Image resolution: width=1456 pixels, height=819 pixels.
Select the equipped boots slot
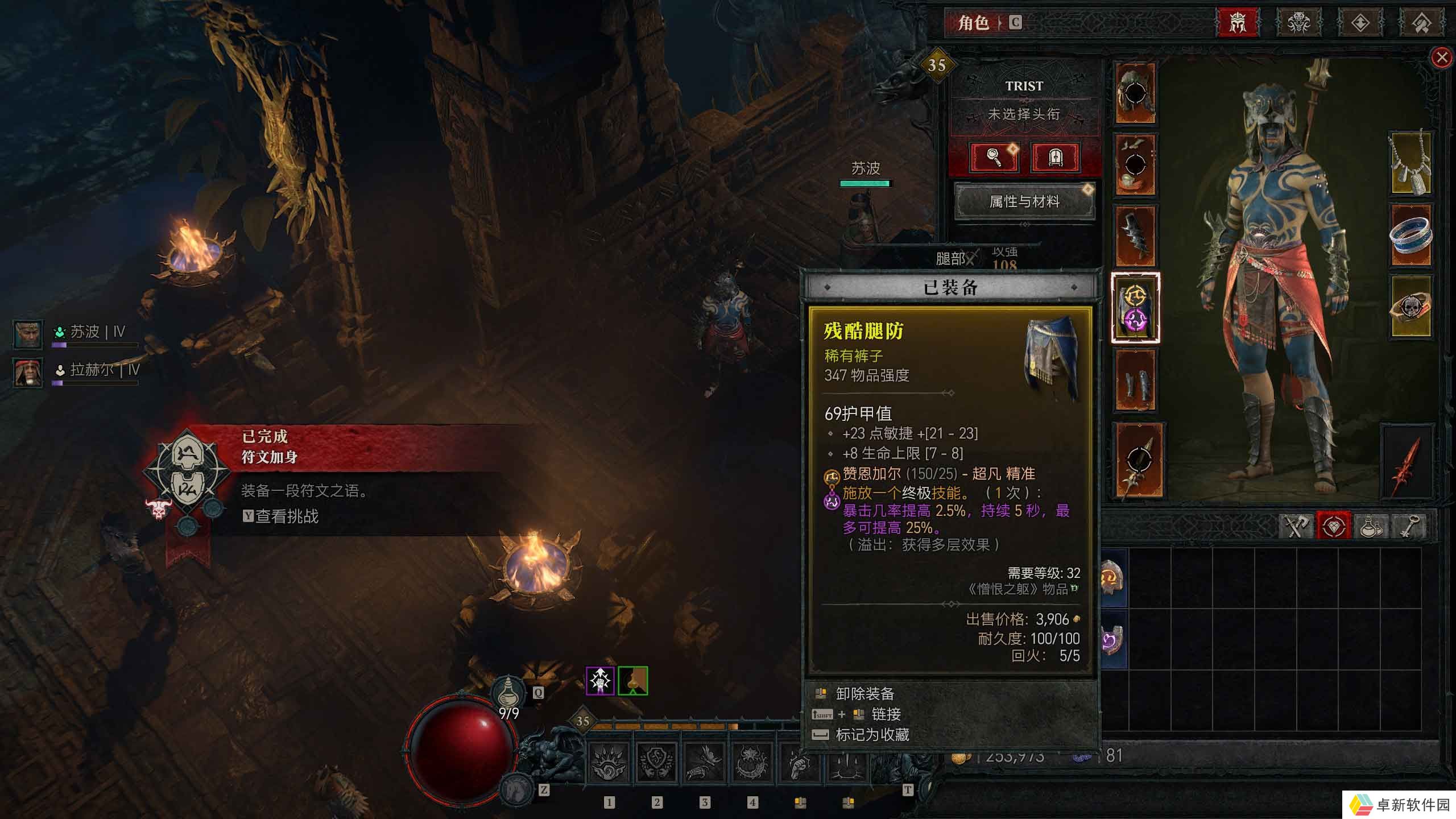1135,379
